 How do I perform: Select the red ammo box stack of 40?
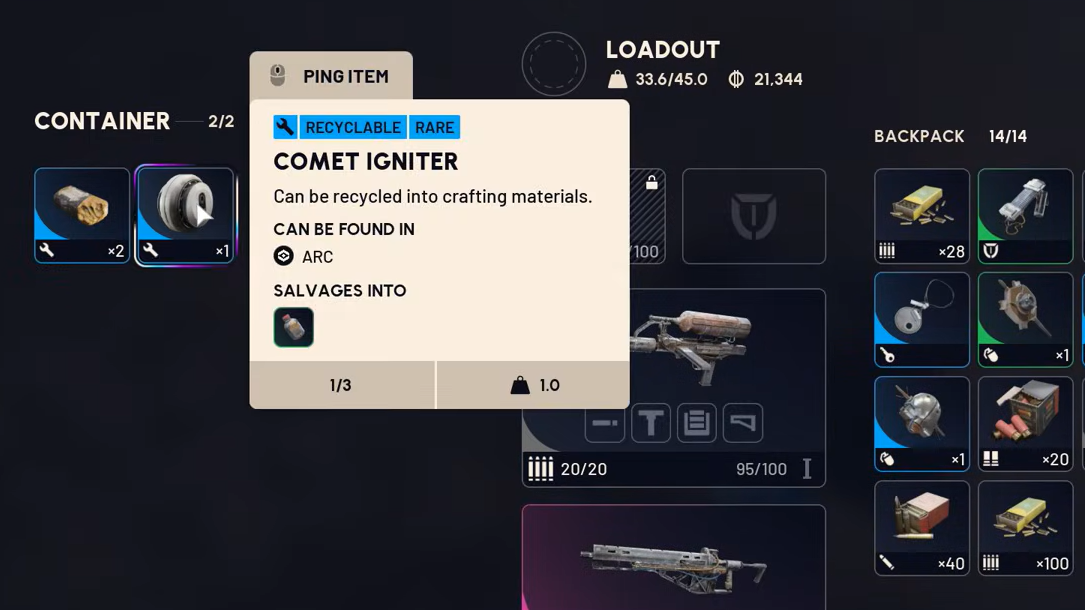click(922, 528)
